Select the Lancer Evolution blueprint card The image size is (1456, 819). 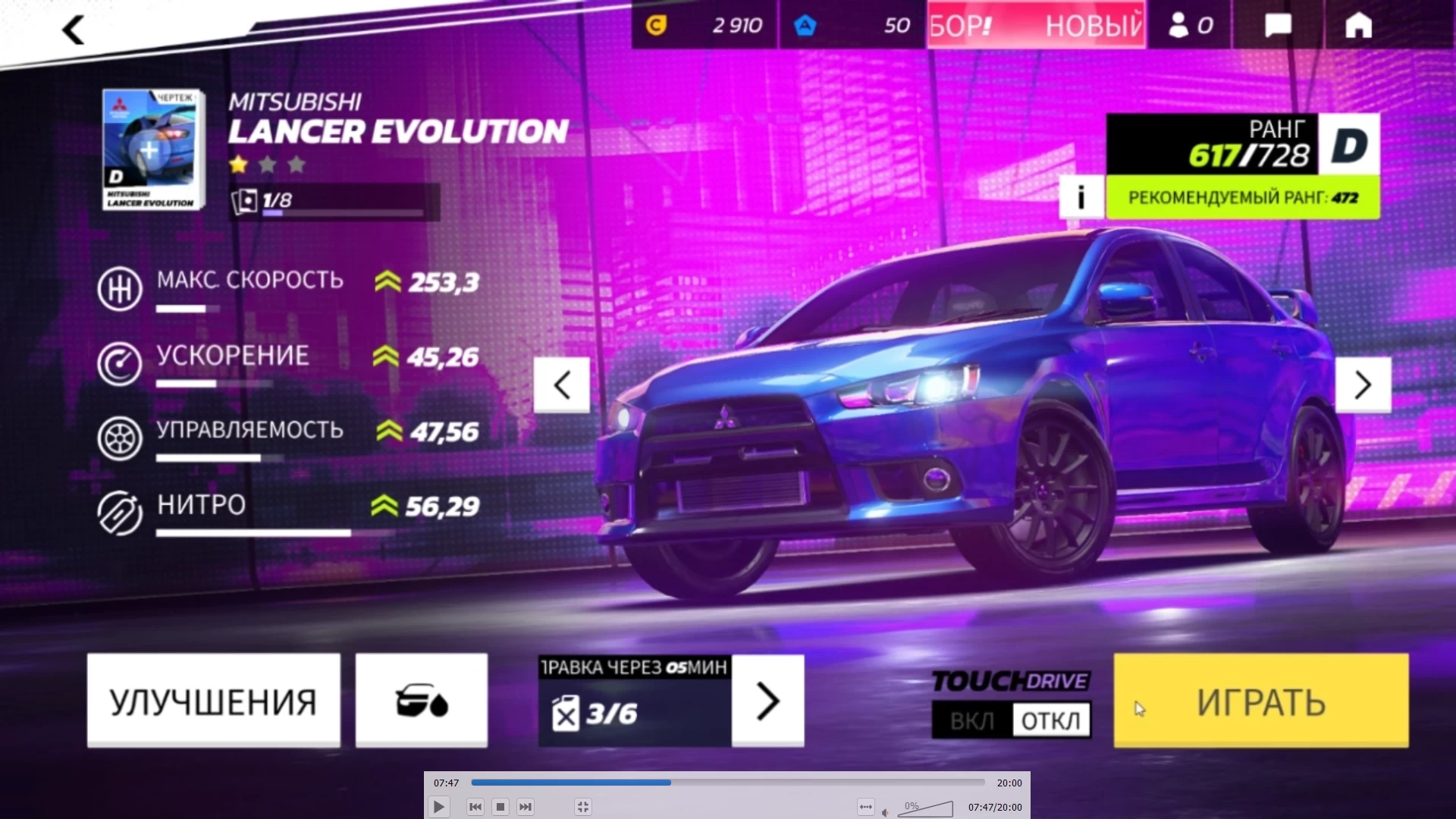[152, 149]
